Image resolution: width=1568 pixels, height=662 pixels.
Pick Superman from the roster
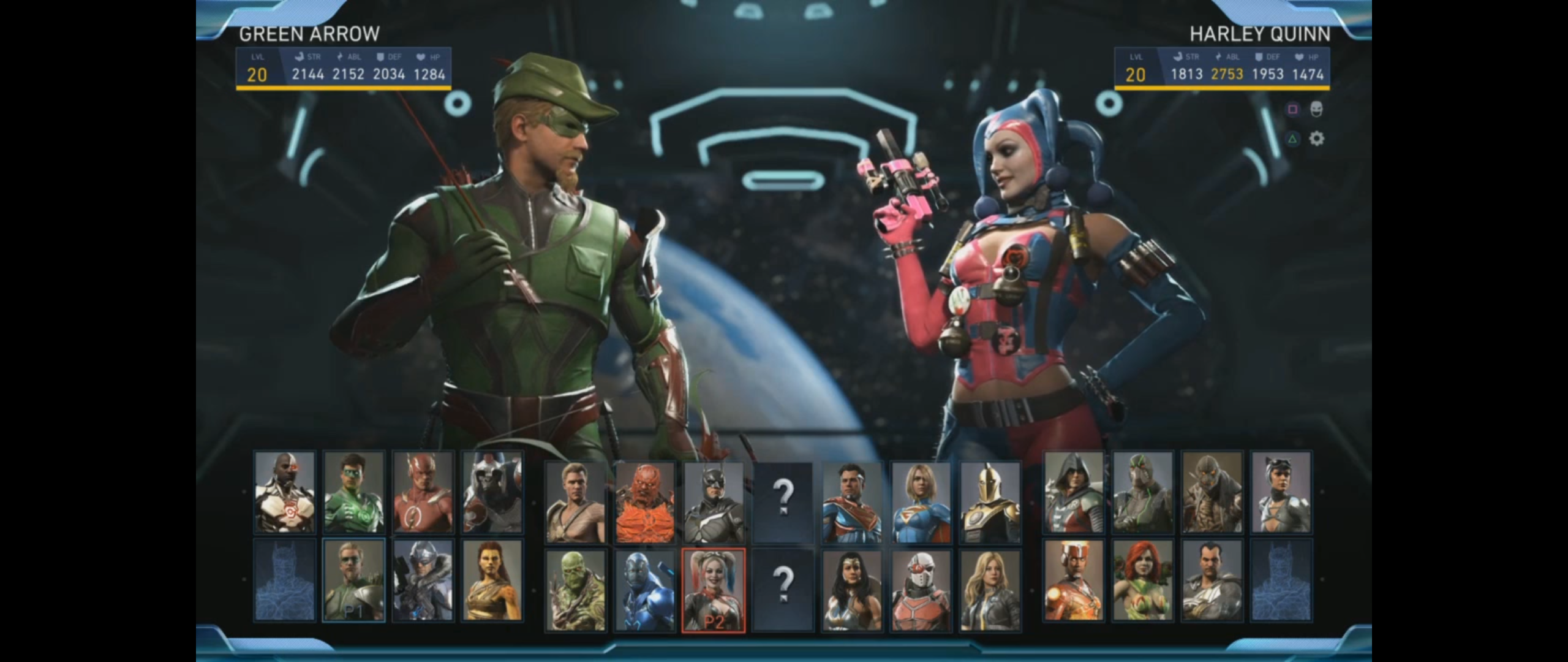[x=852, y=503]
